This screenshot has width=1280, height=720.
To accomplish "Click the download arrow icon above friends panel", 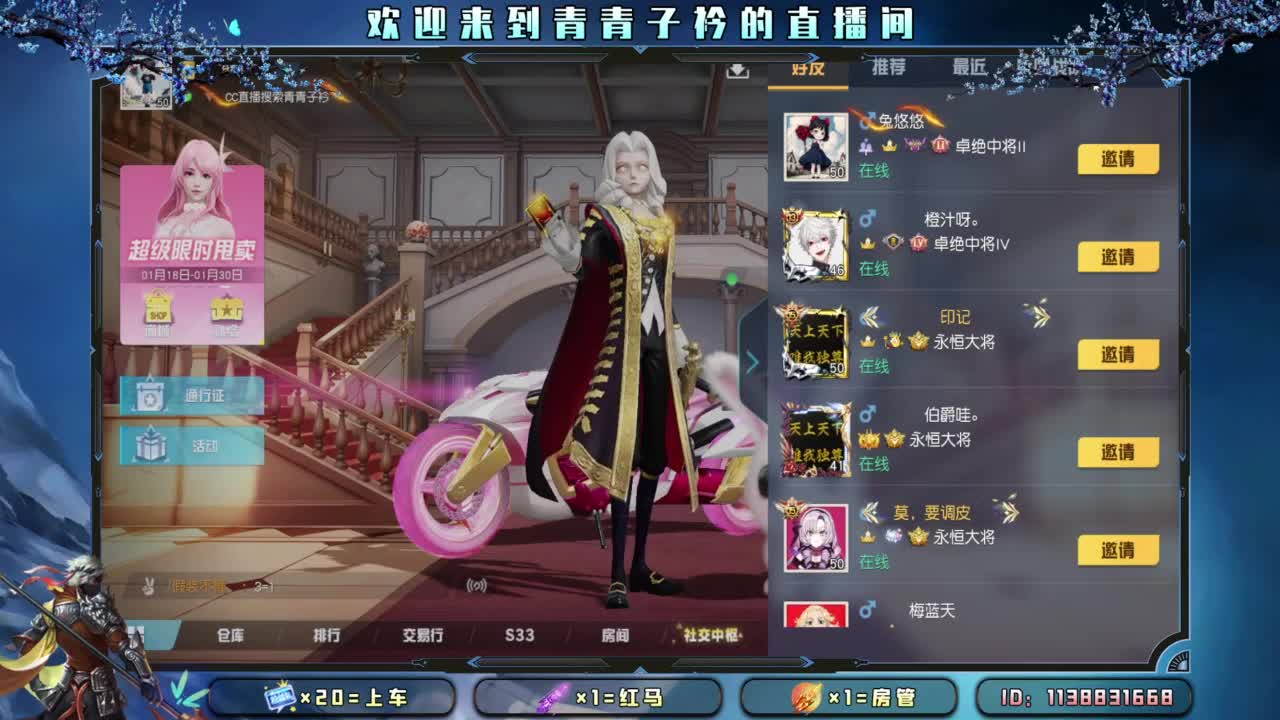I will coord(740,73).
